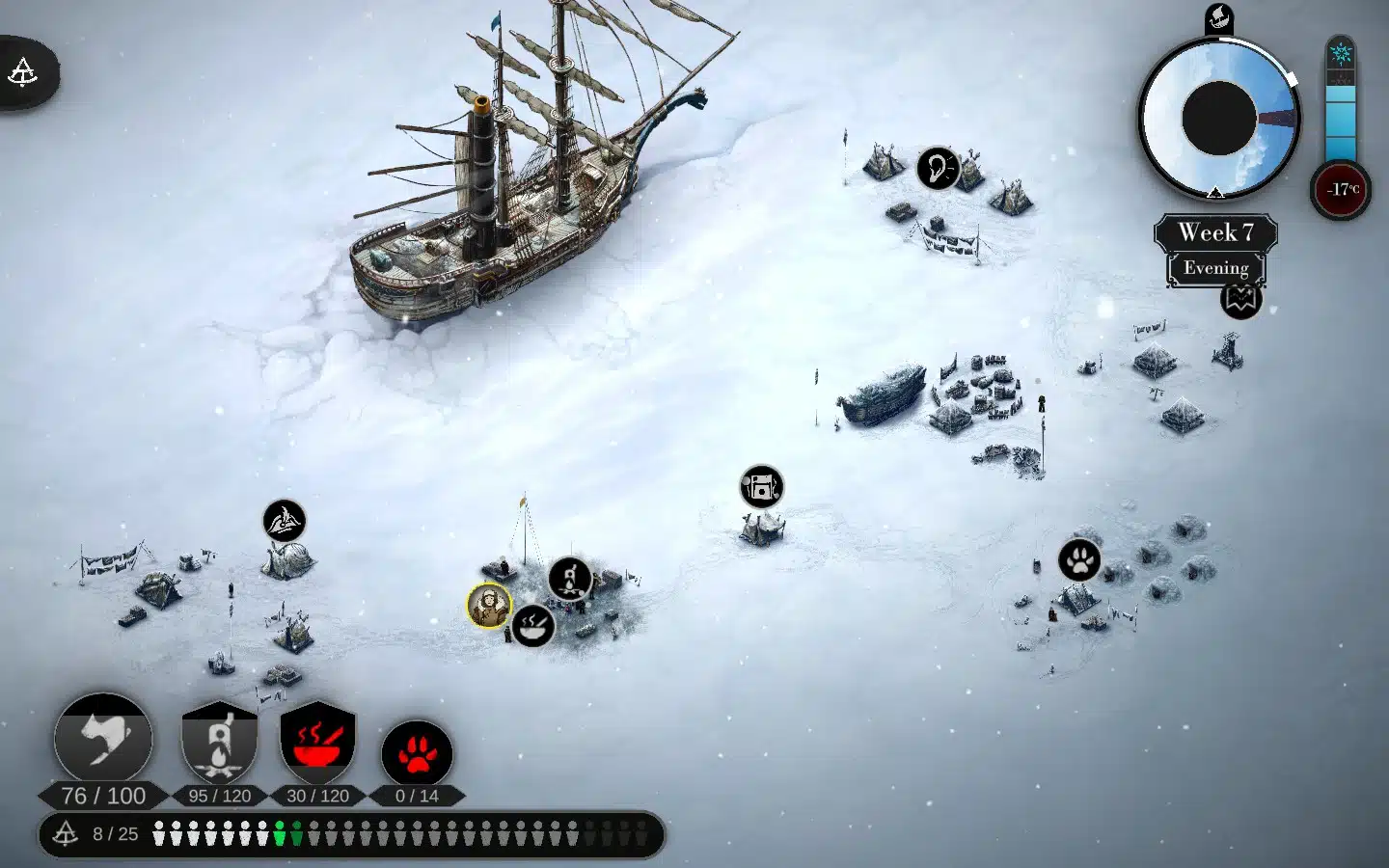
Task: Choose the steaming bowl marker at camp
Action: 532,626
